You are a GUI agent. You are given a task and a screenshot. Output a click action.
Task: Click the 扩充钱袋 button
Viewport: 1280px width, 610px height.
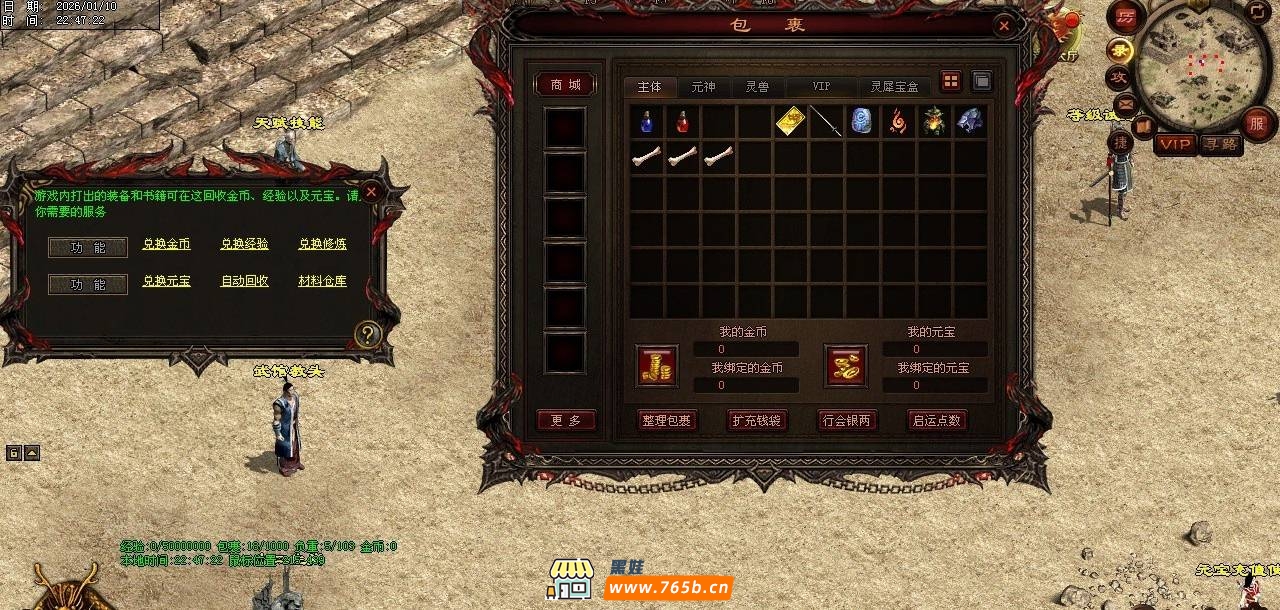pos(757,421)
